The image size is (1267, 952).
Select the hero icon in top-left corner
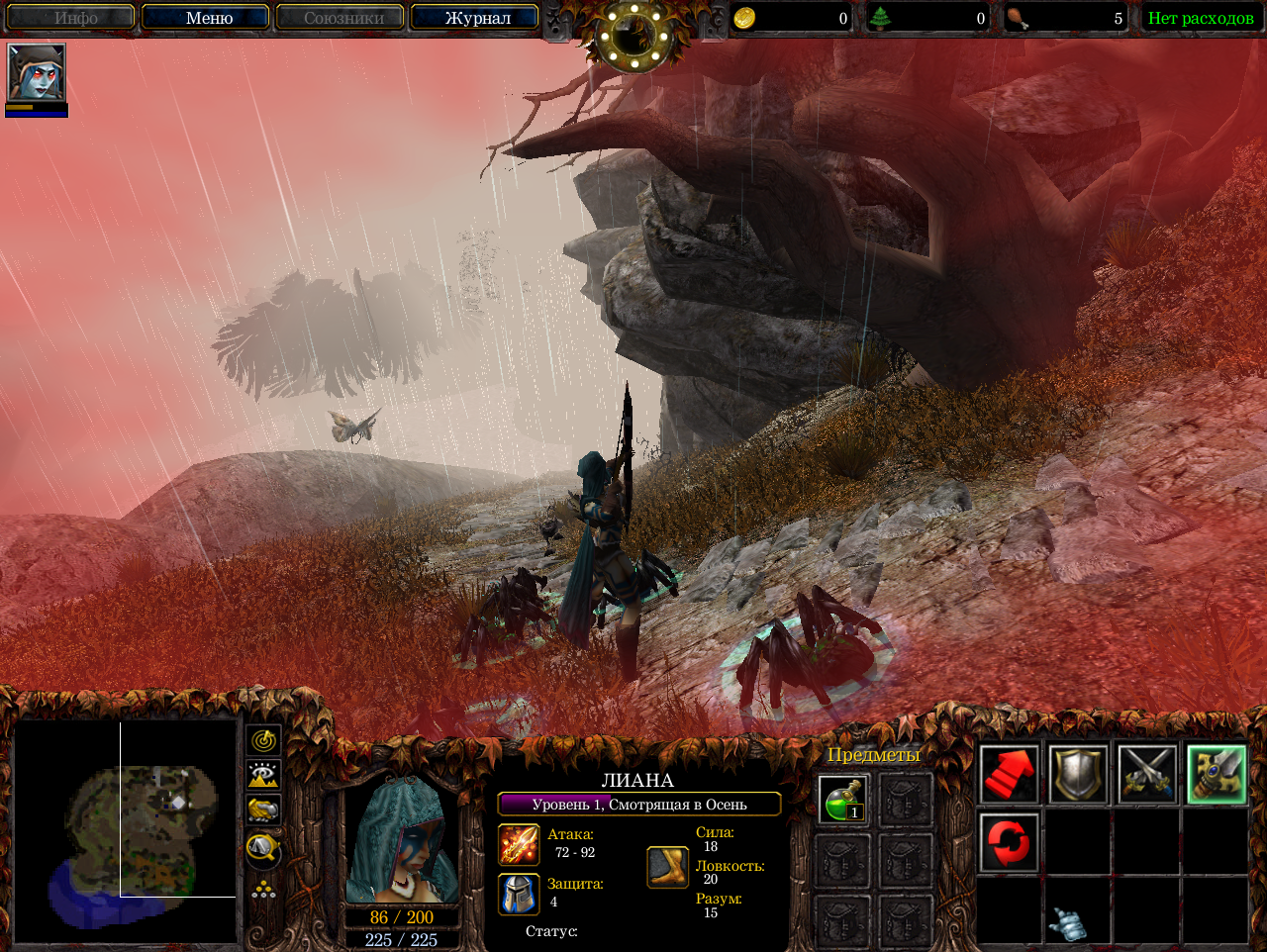coord(37,72)
